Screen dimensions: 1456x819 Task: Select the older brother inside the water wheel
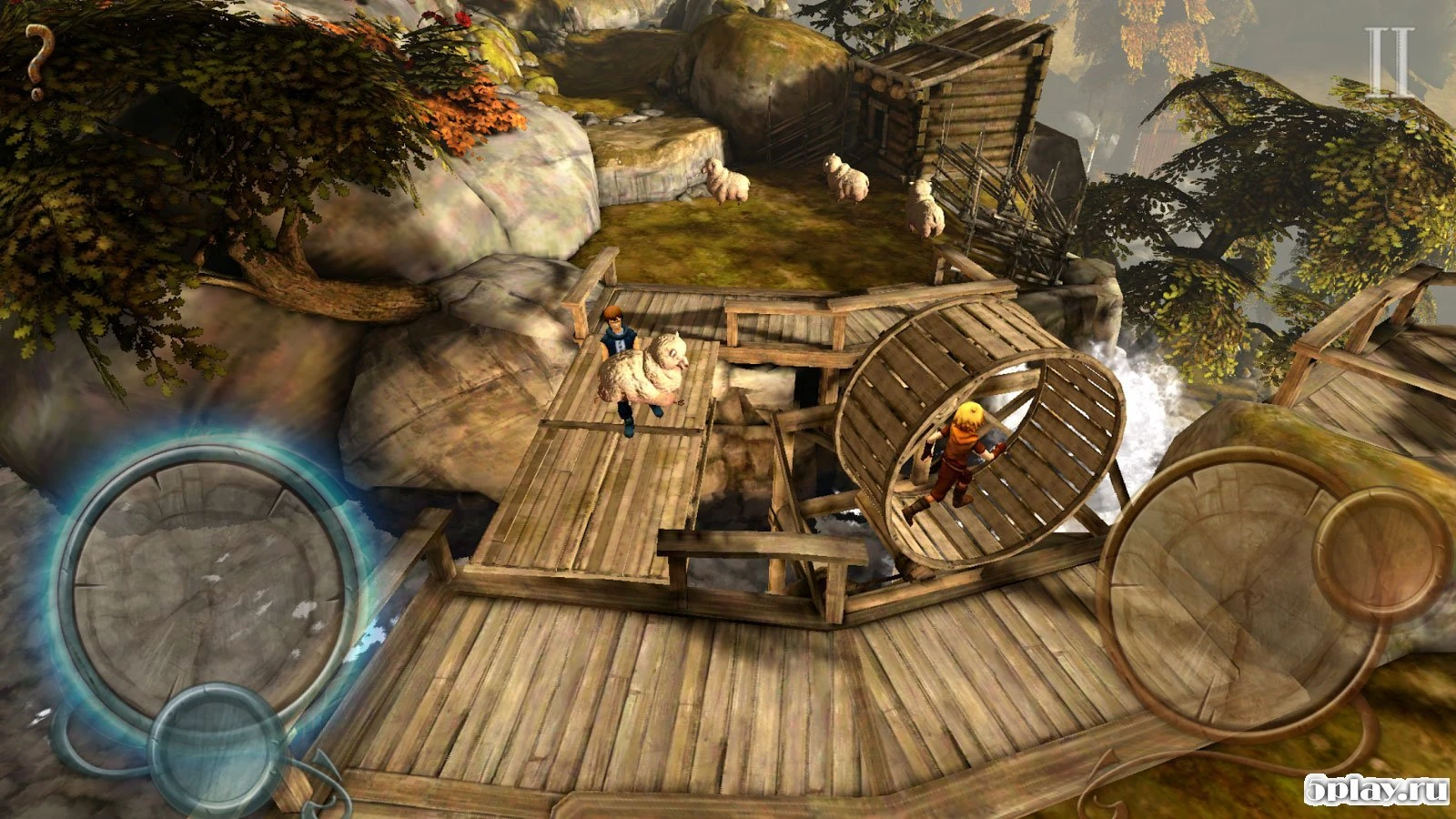pos(960,455)
